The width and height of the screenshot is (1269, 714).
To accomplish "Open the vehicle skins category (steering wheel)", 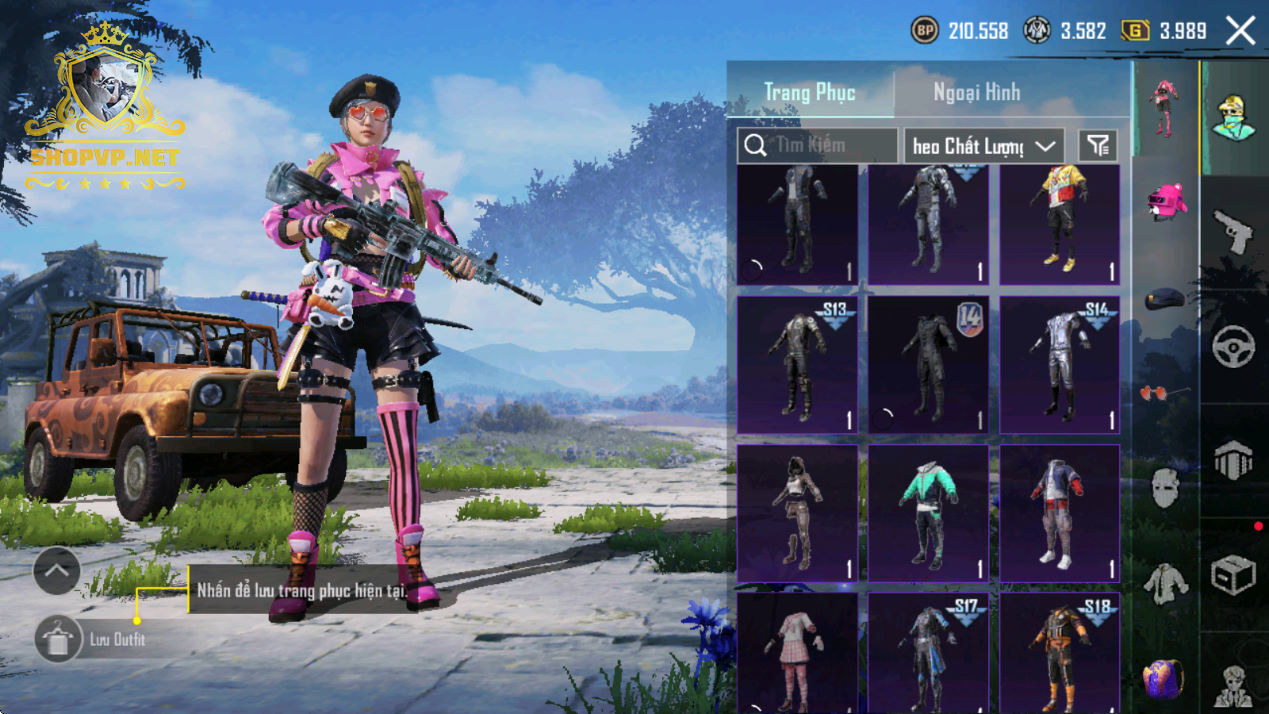I will (1233, 347).
